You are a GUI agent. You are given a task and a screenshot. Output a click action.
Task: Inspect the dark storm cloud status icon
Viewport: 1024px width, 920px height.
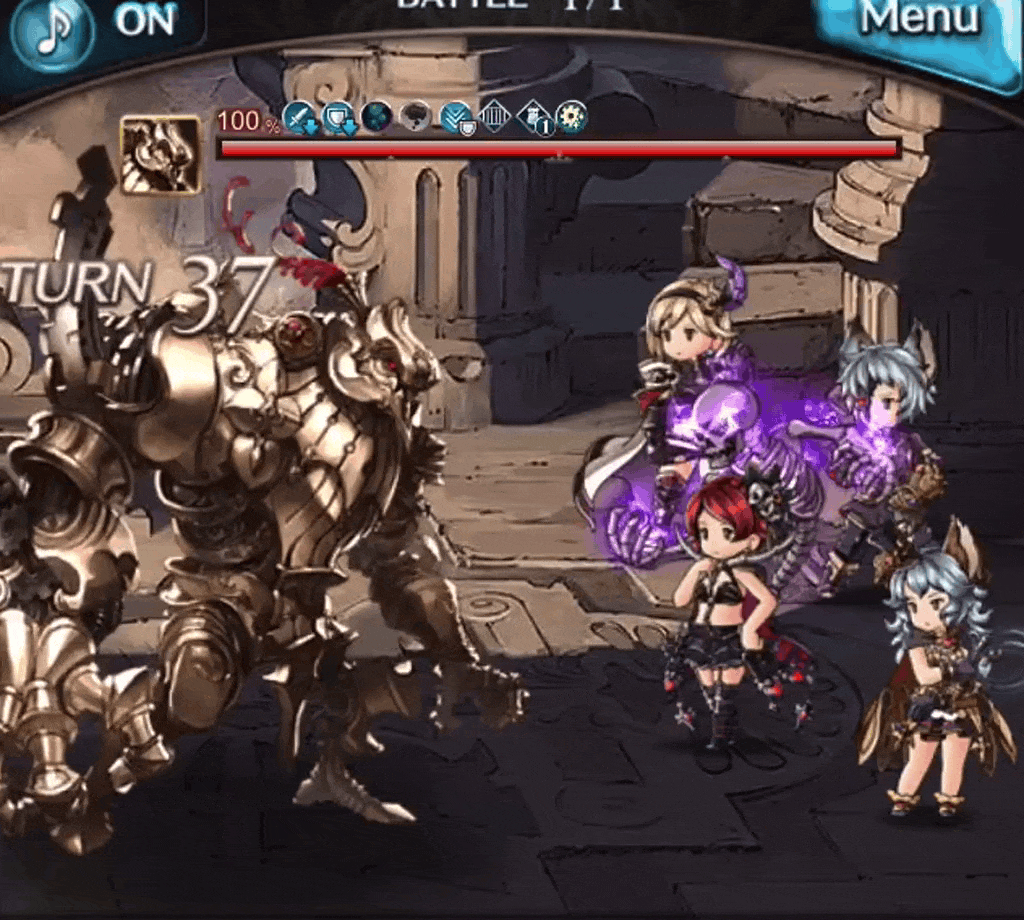point(417,118)
